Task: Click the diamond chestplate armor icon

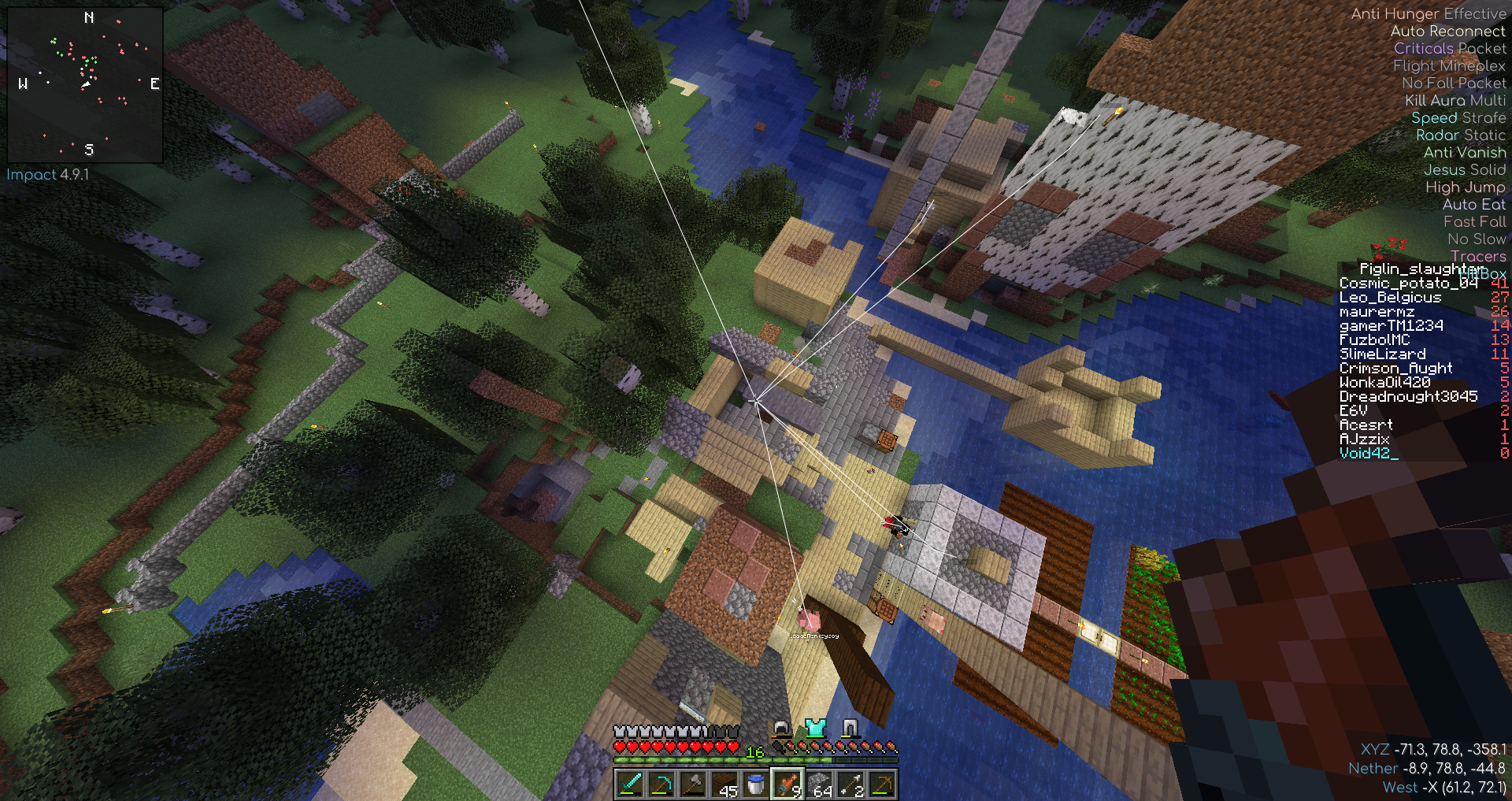Action: (815, 728)
